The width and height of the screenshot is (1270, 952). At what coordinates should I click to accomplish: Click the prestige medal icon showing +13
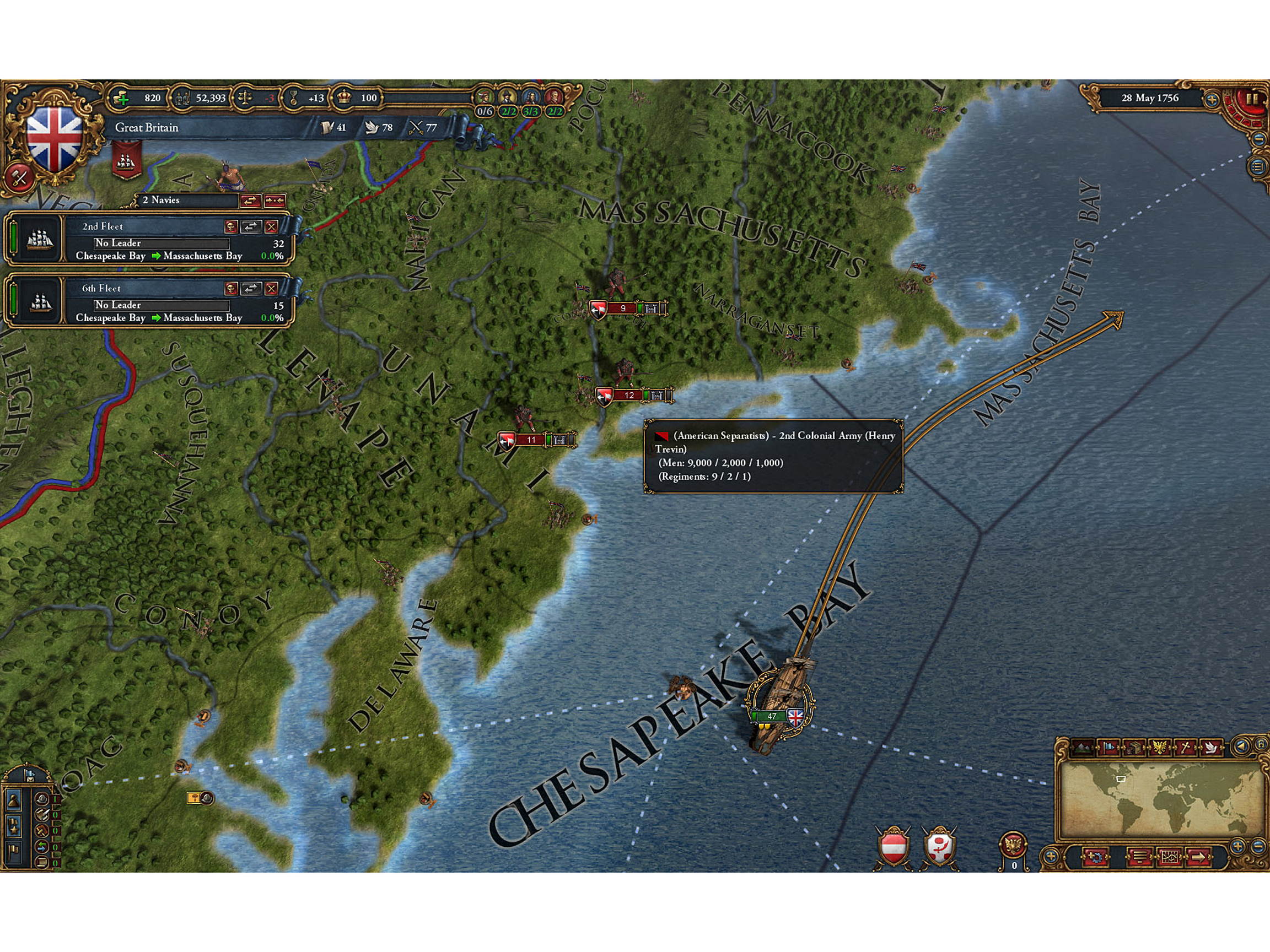[x=293, y=98]
